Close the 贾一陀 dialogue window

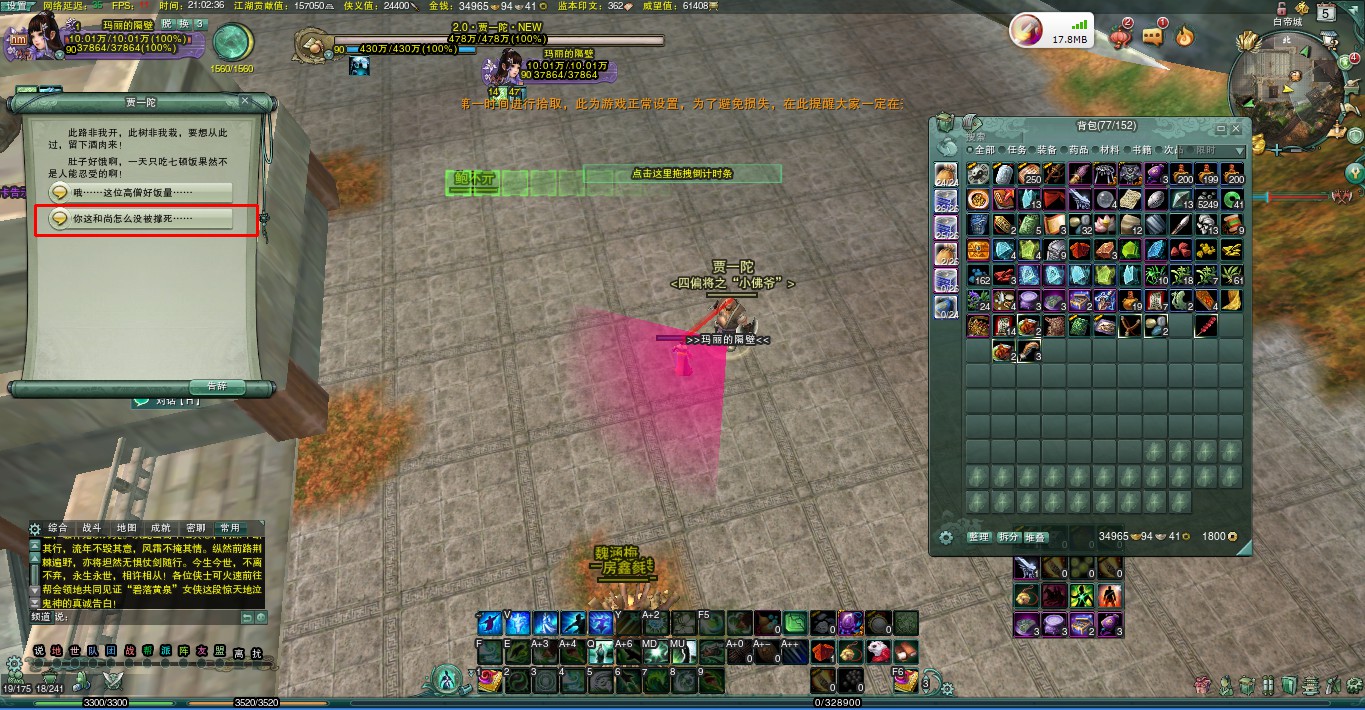pyautogui.click(x=245, y=101)
